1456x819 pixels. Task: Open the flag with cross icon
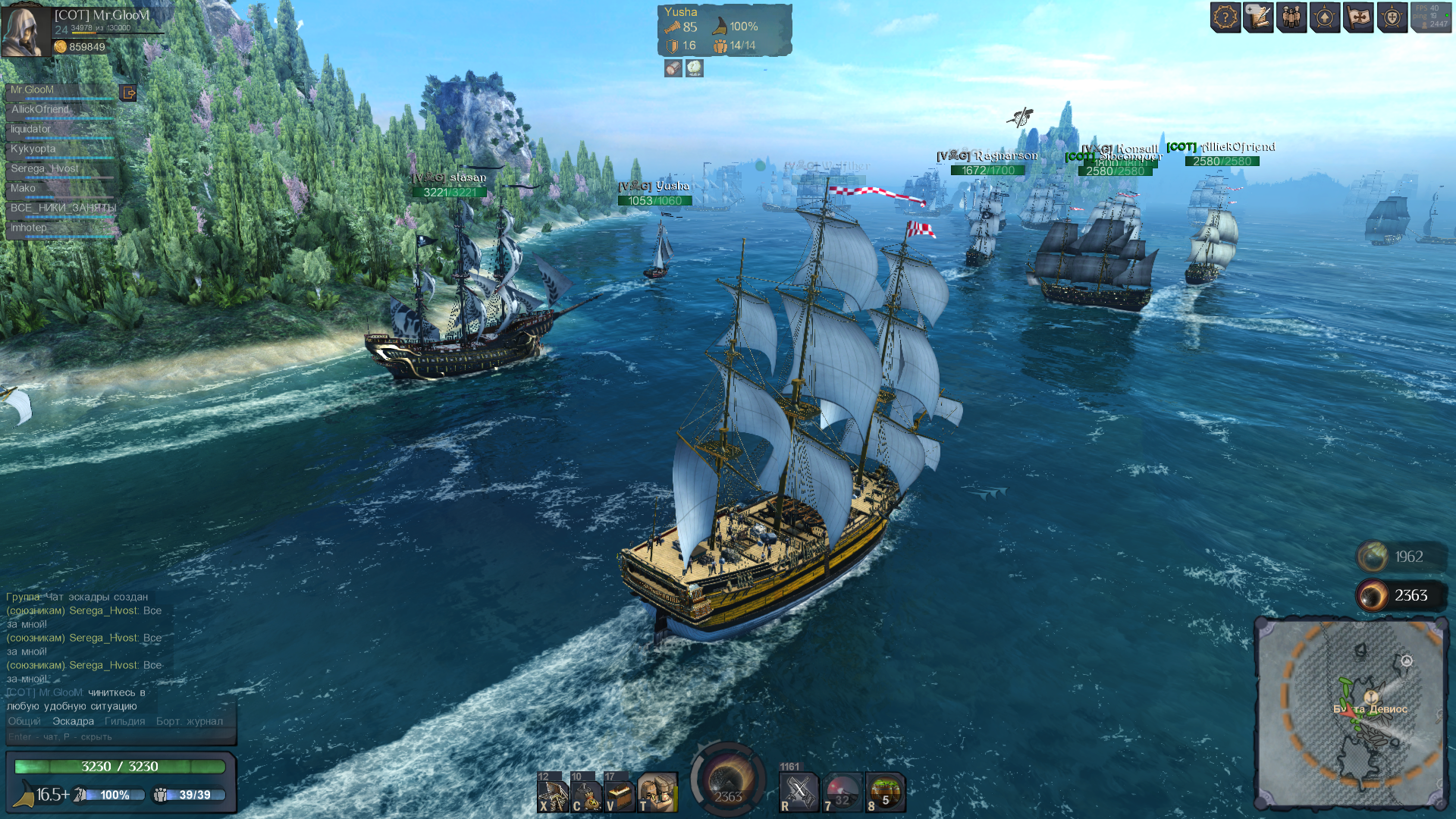[x=1358, y=17]
